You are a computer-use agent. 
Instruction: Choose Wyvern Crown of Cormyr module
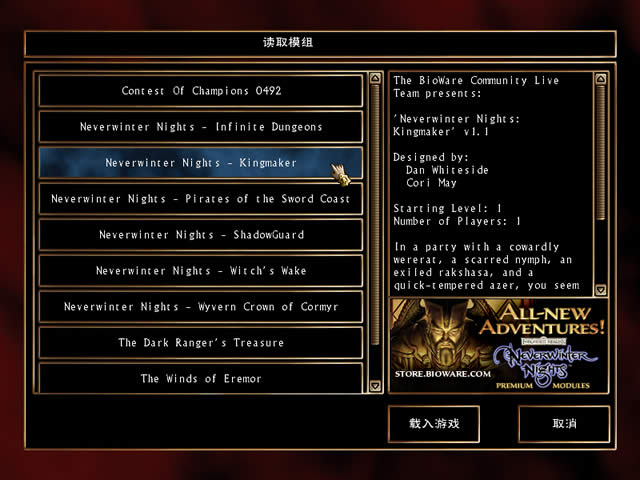(201, 307)
